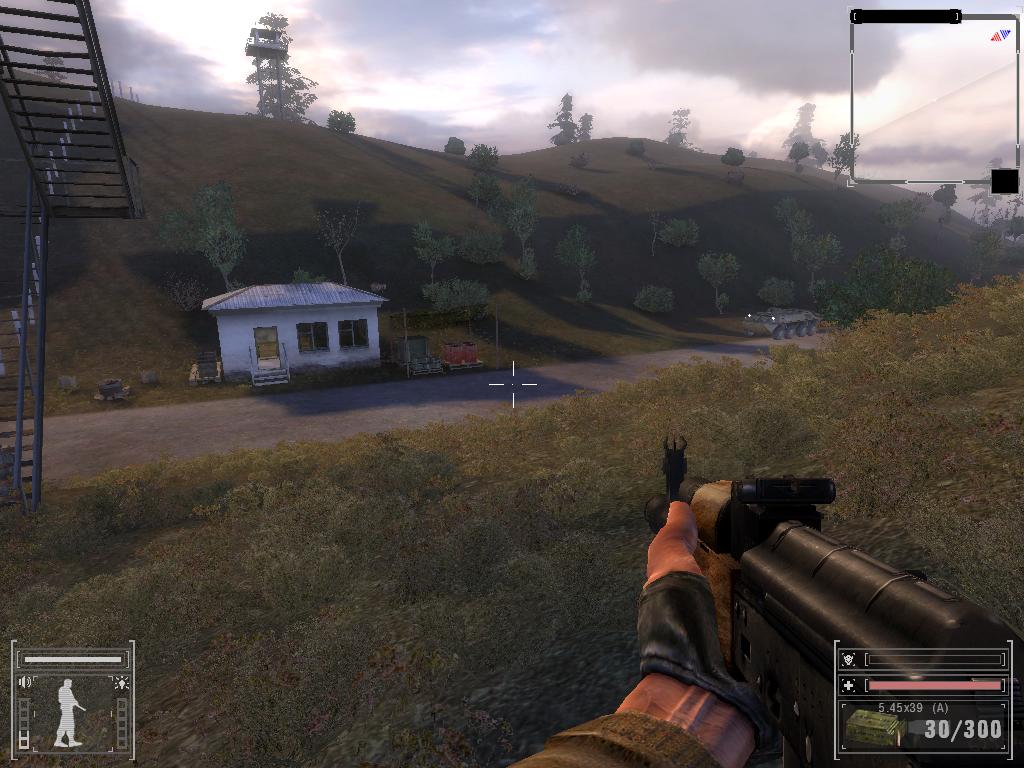The height and width of the screenshot is (768, 1024).
Task: Select the red-blue compass arrow on the minimap
Action: click(x=1000, y=36)
